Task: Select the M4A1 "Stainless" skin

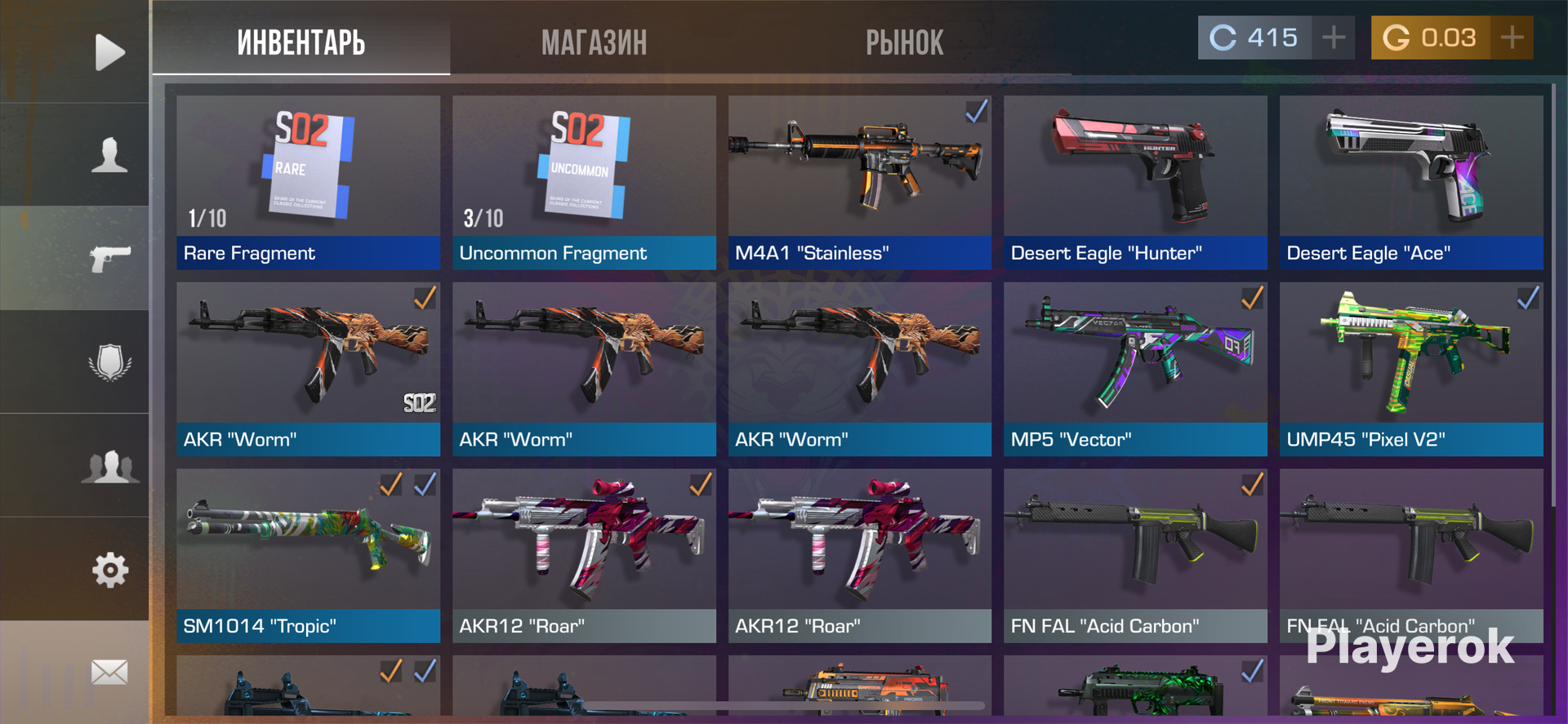Action: (x=859, y=182)
